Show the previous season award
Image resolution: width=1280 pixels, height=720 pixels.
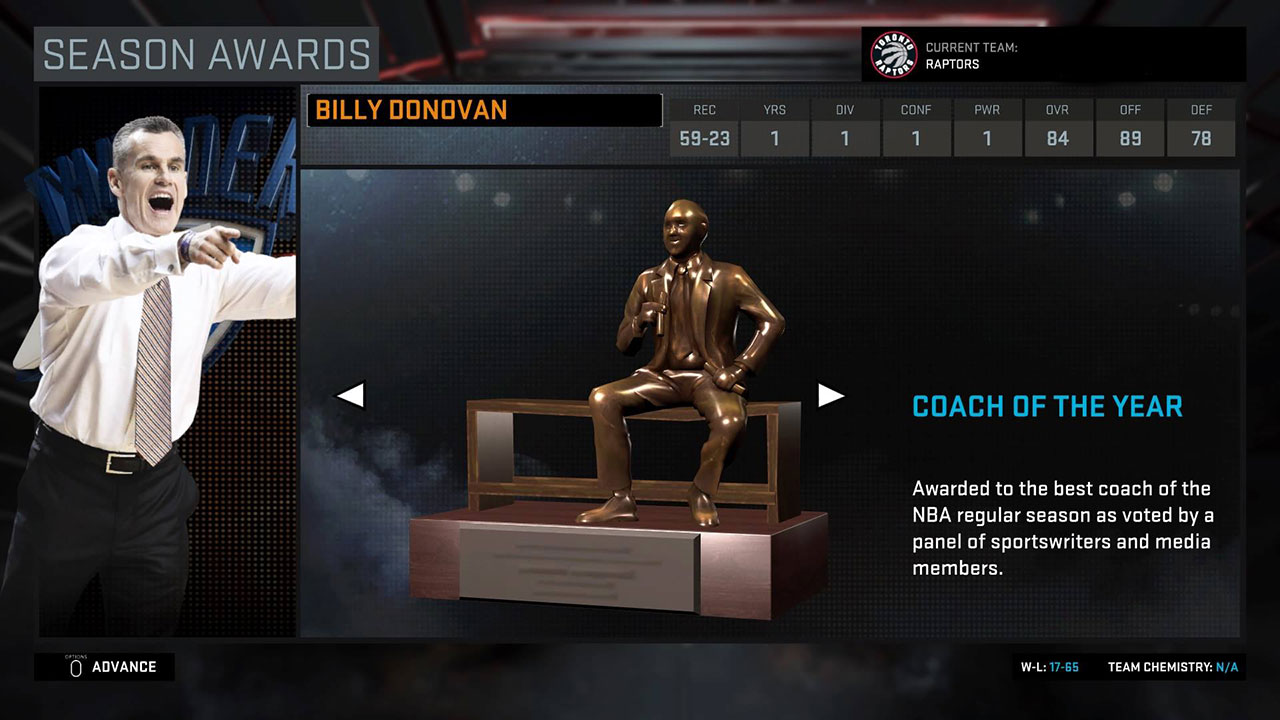coord(350,395)
